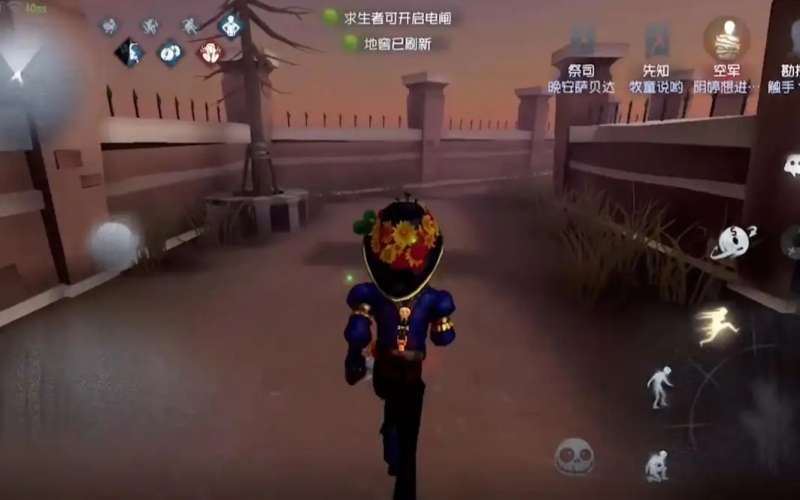The image size is (800, 500).
Task: Tap the exit gate notice (求生者可开启电闸)
Action: coord(392,17)
